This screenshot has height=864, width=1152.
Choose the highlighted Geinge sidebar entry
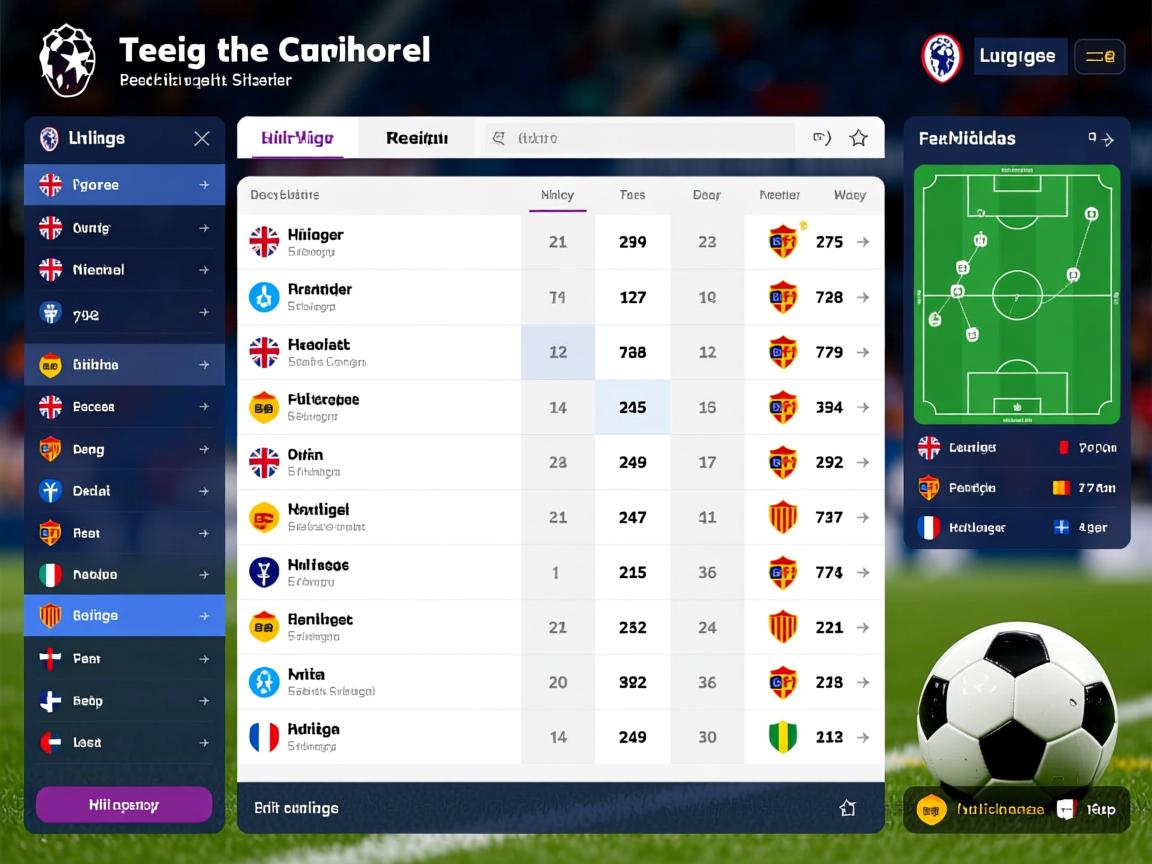pyautogui.click(x=124, y=616)
